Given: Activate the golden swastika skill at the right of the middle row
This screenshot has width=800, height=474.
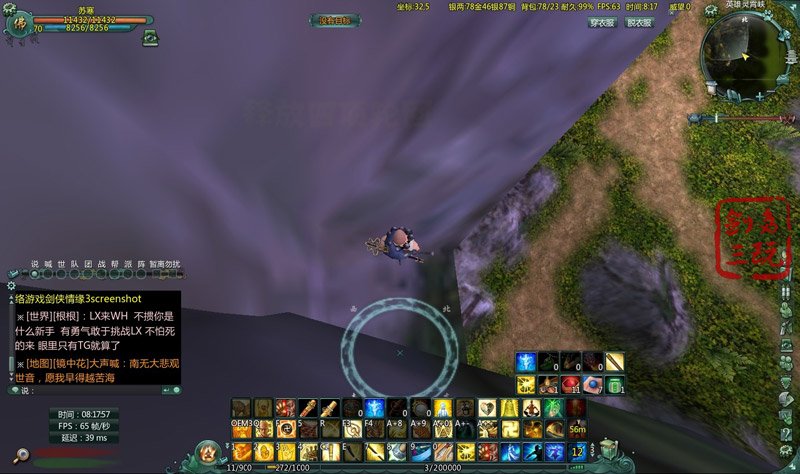Looking at the screenshot, I should (x=509, y=430).
